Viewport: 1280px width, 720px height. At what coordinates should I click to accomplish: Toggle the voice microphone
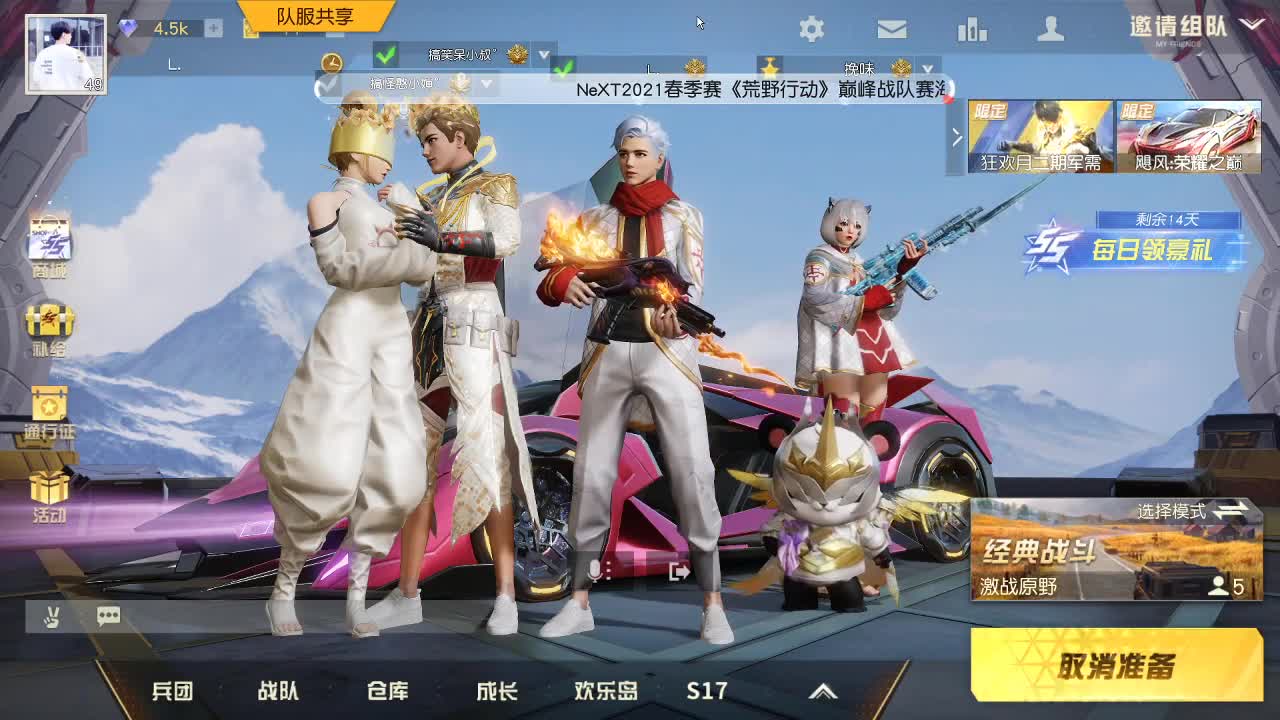594,568
